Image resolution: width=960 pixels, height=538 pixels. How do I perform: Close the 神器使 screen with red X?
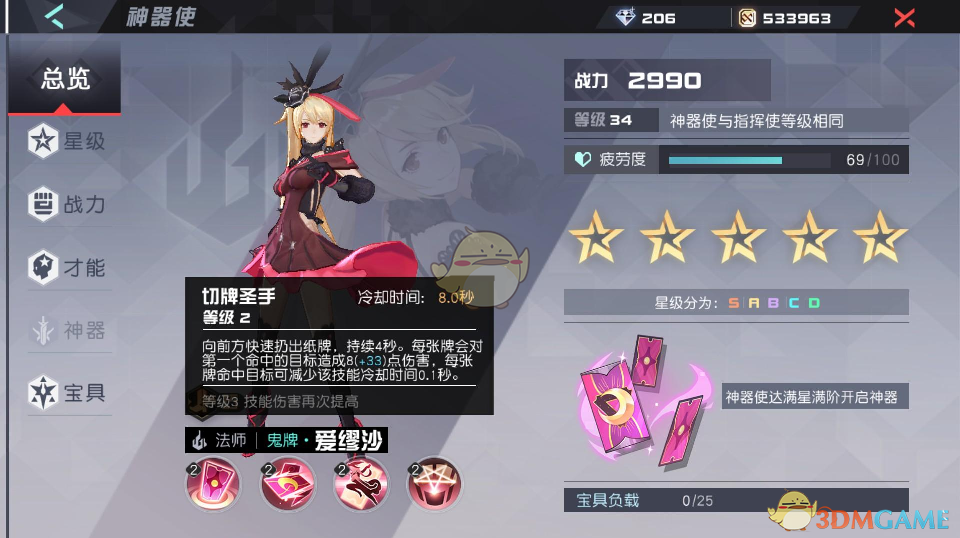(x=904, y=17)
